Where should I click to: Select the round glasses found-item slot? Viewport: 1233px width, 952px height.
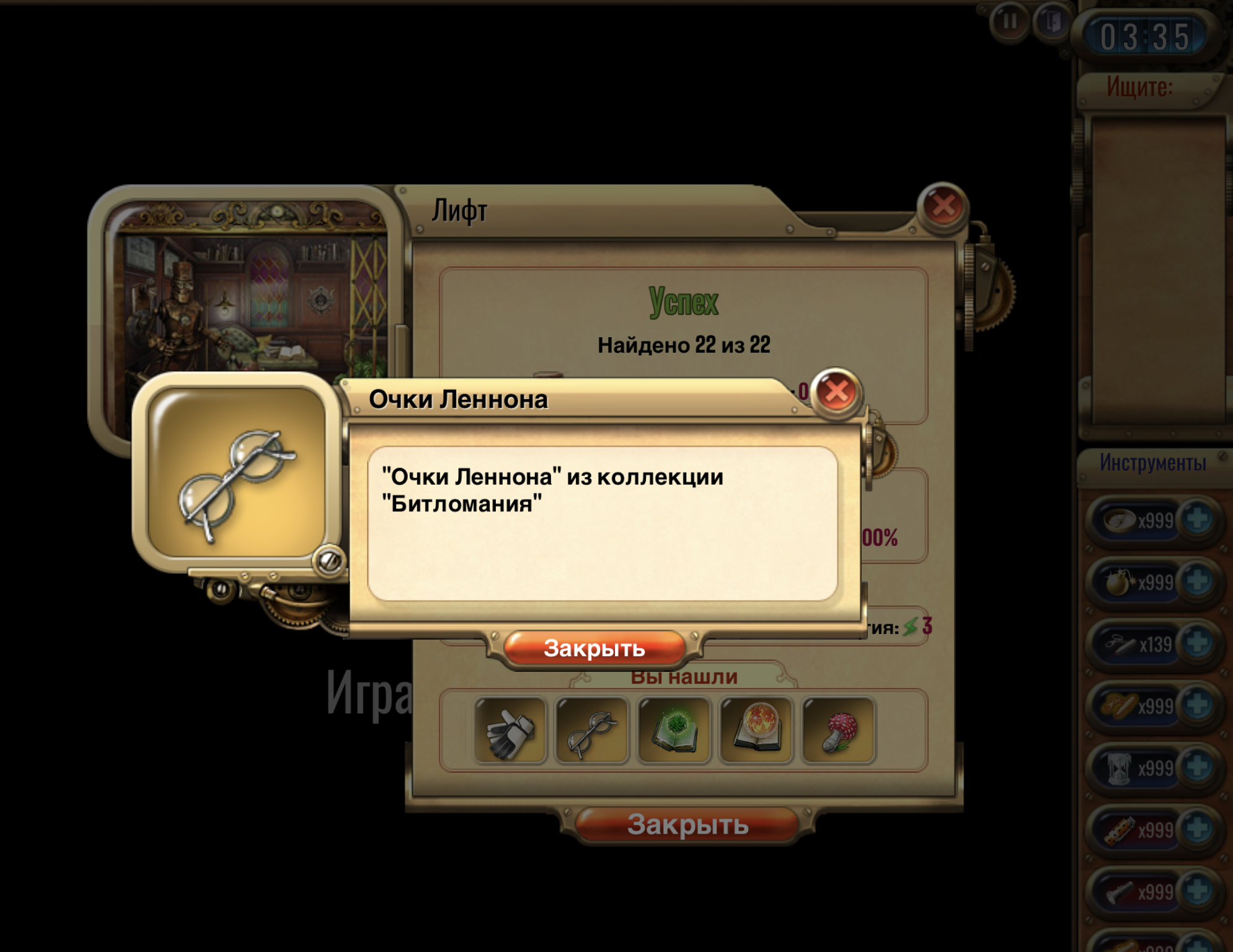point(592,730)
